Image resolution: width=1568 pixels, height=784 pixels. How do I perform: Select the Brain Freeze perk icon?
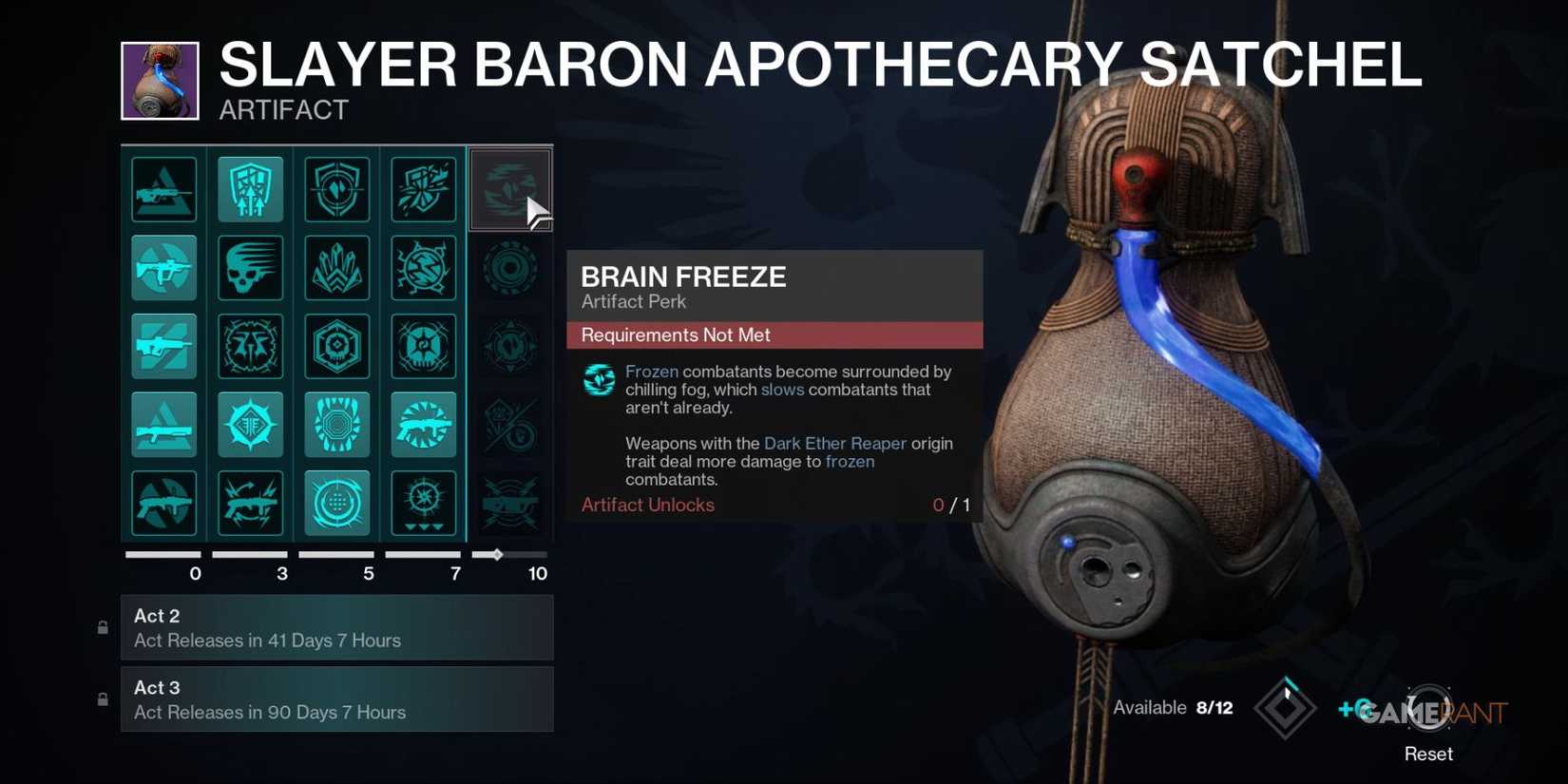[x=510, y=188]
